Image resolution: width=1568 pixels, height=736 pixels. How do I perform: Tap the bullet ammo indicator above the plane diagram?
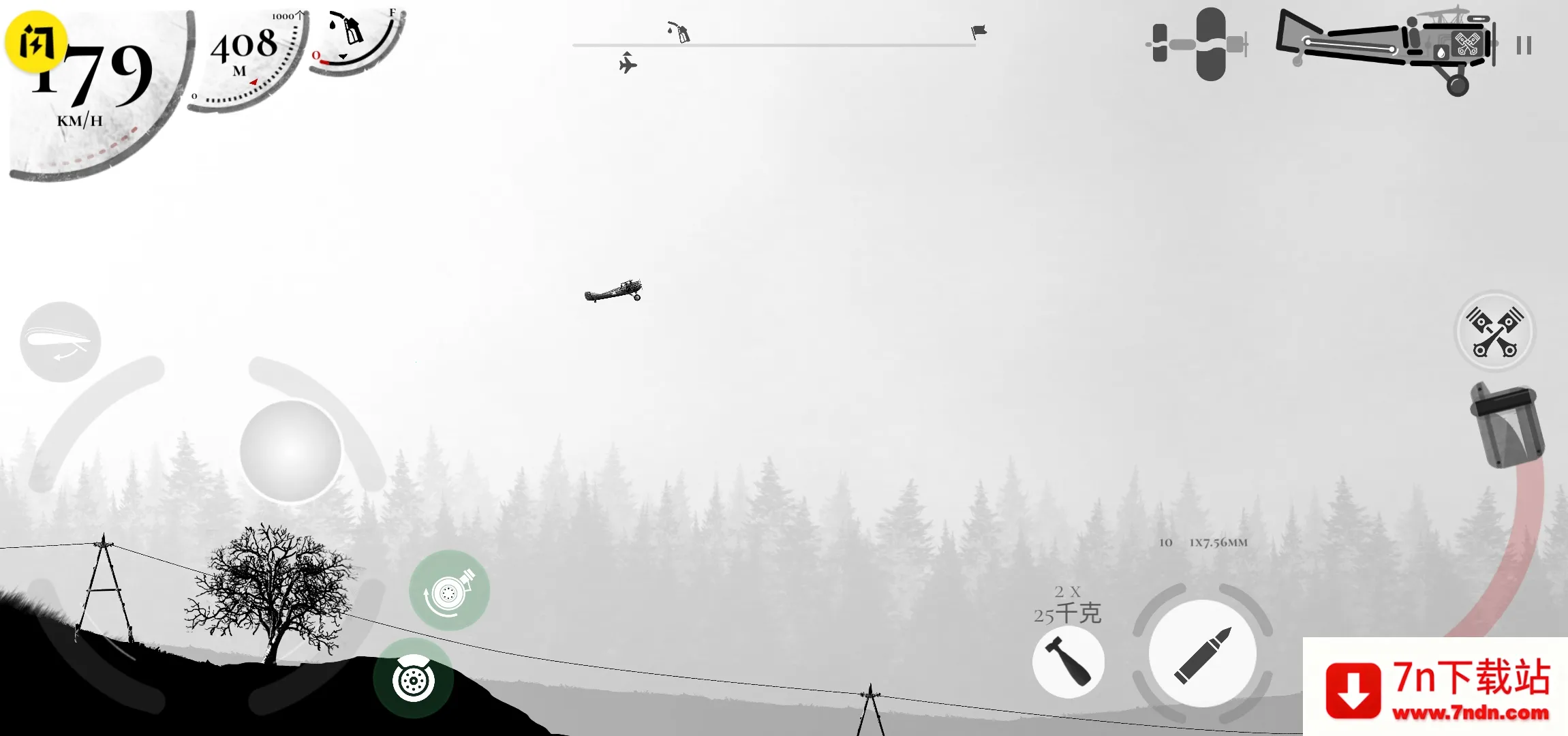click(x=1477, y=18)
